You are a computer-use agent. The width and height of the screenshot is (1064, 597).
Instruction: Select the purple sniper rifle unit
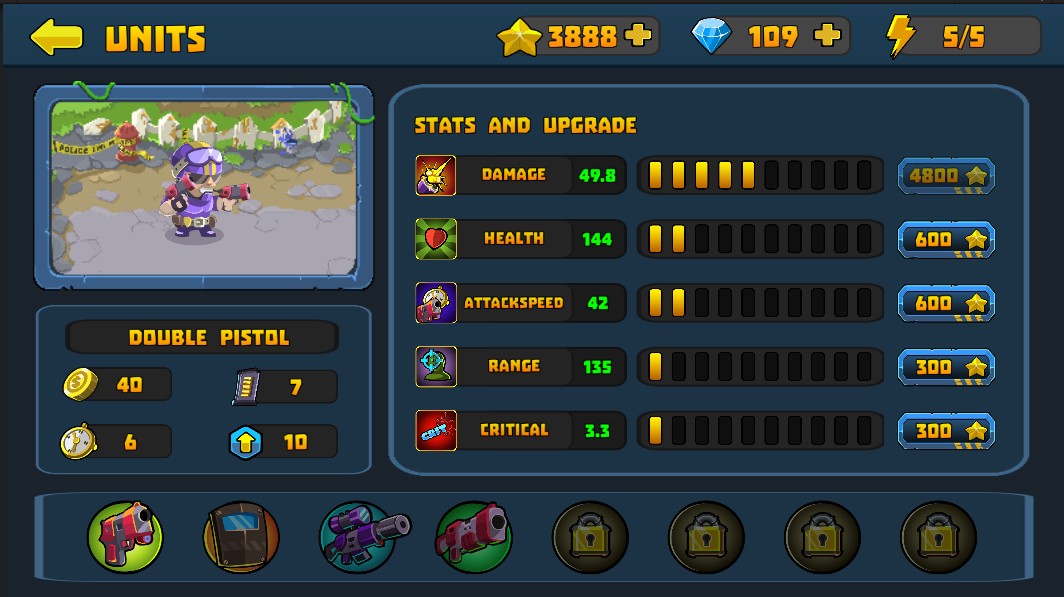point(359,537)
